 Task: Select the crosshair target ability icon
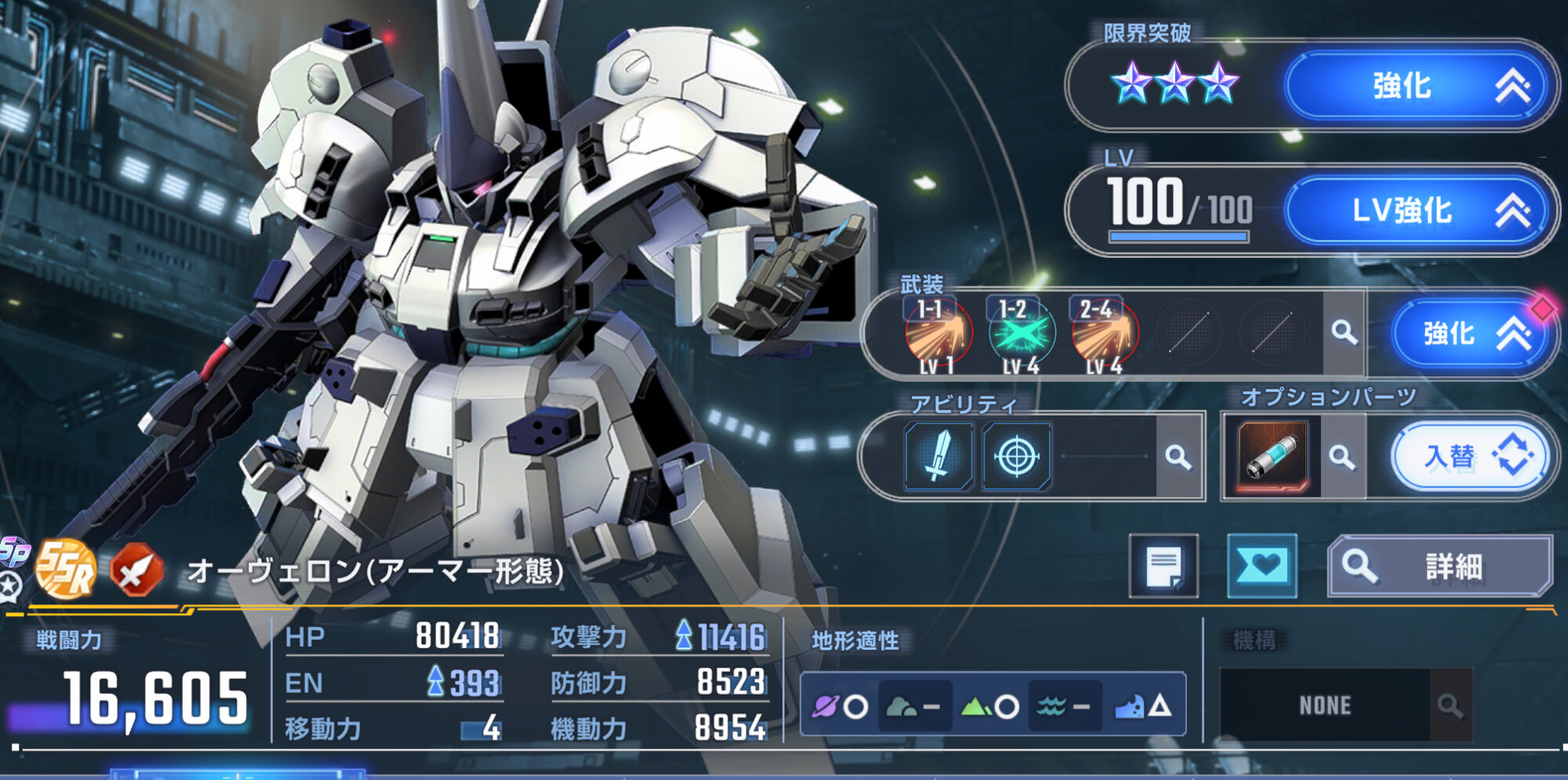[1016, 456]
